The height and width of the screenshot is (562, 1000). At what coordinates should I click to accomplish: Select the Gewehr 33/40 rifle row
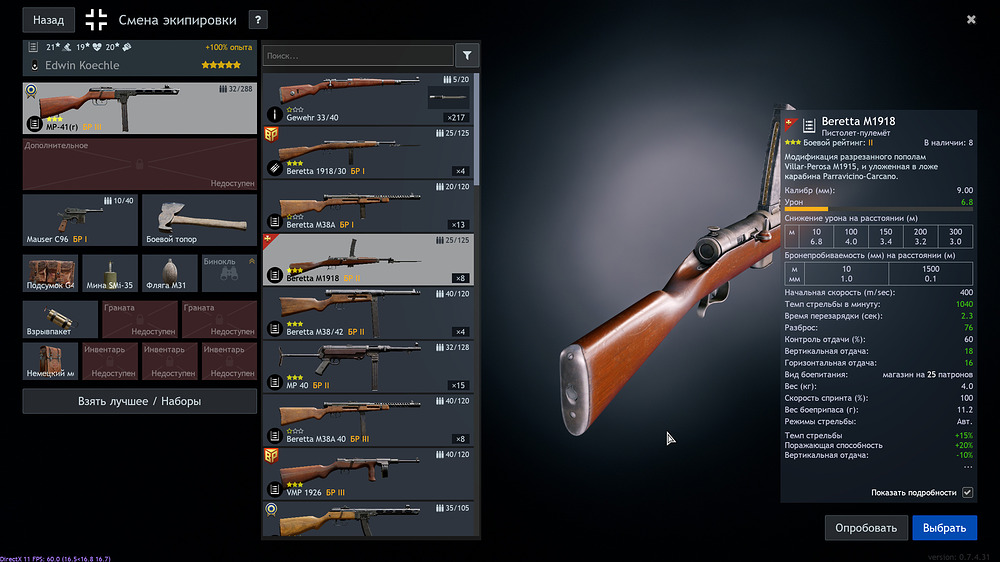pyautogui.click(x=367, y=98)
